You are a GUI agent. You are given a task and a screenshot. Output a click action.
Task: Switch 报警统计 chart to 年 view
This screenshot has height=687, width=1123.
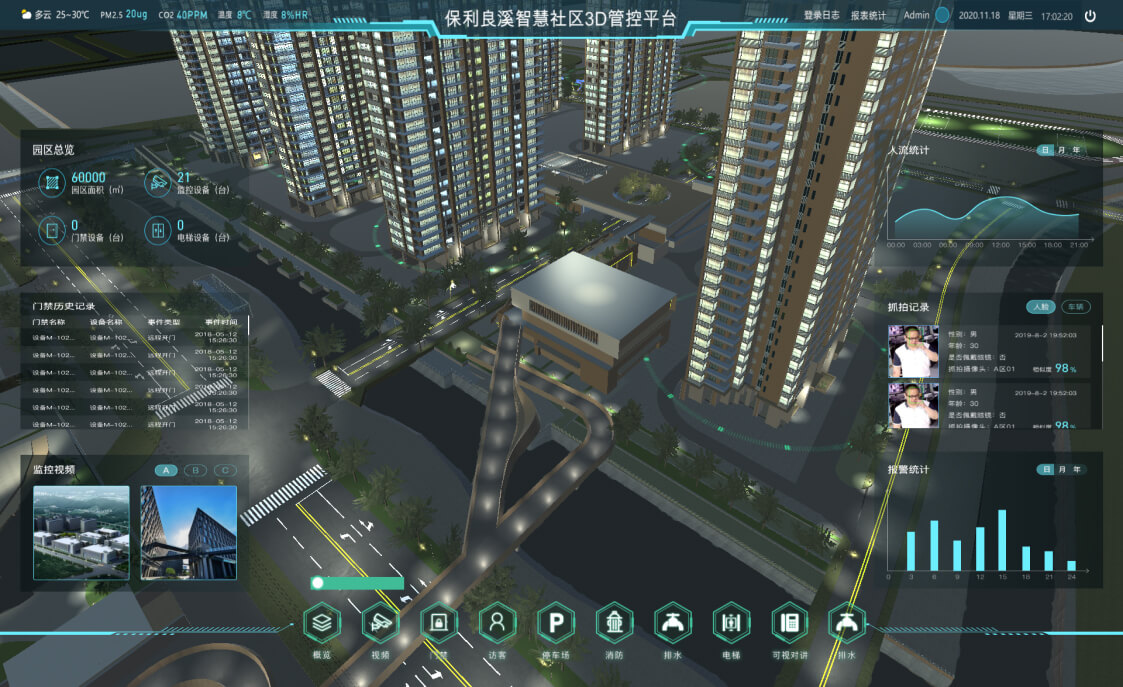1076,469
